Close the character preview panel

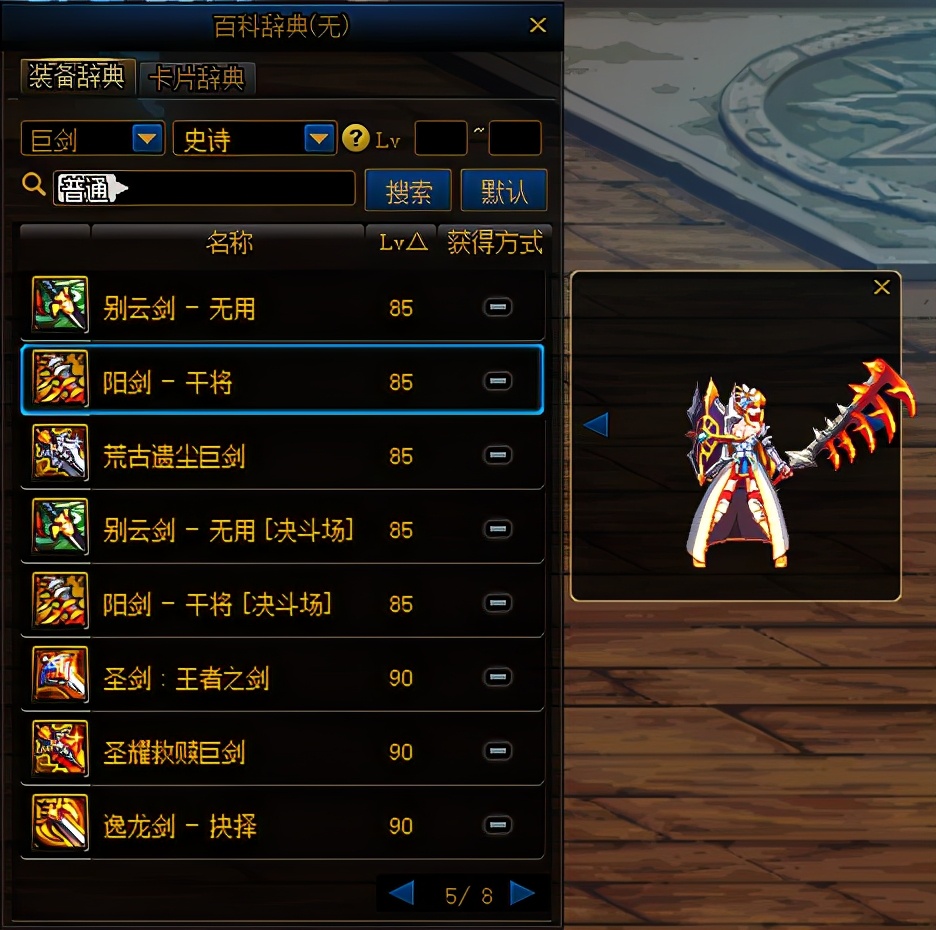coord(881,288)
